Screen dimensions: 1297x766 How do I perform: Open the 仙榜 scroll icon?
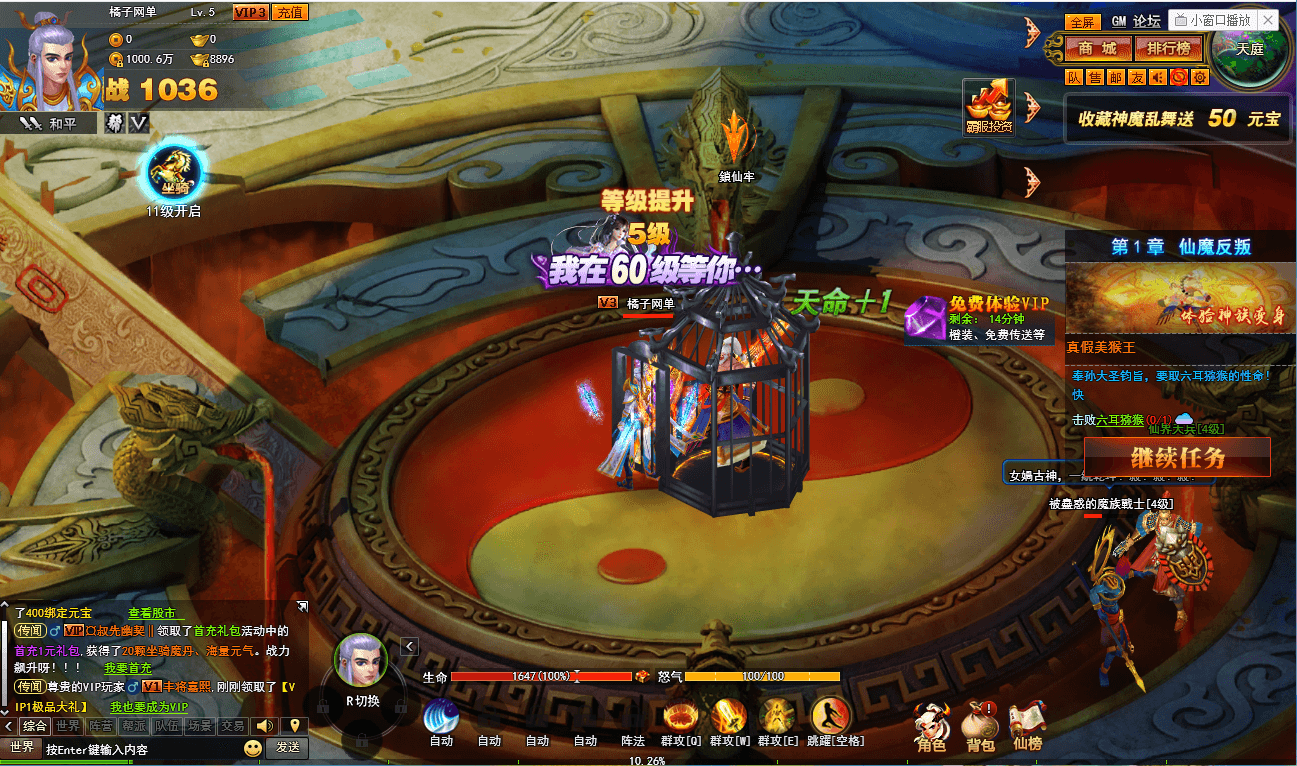click(1027, 724)
